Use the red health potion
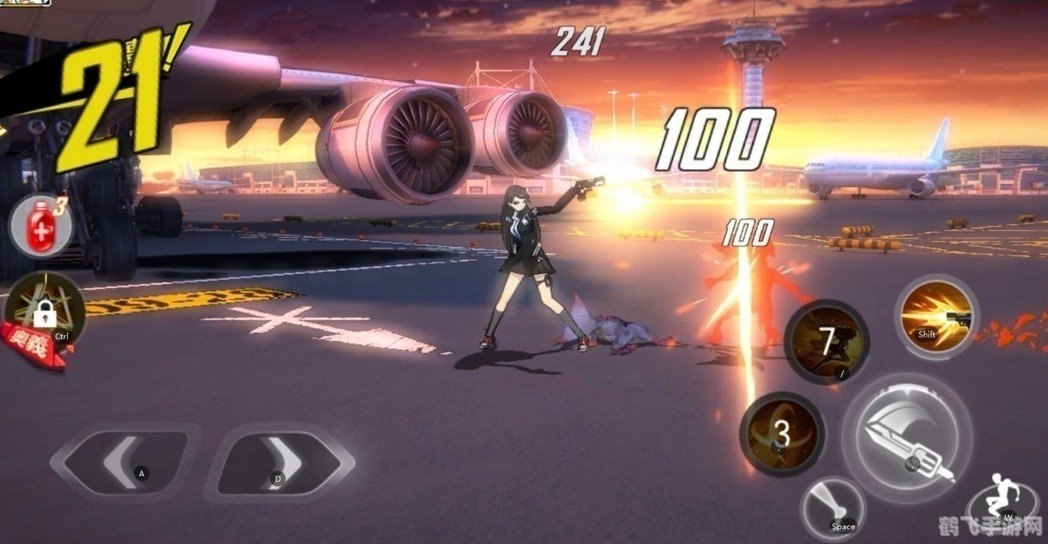 pos(38,224)
